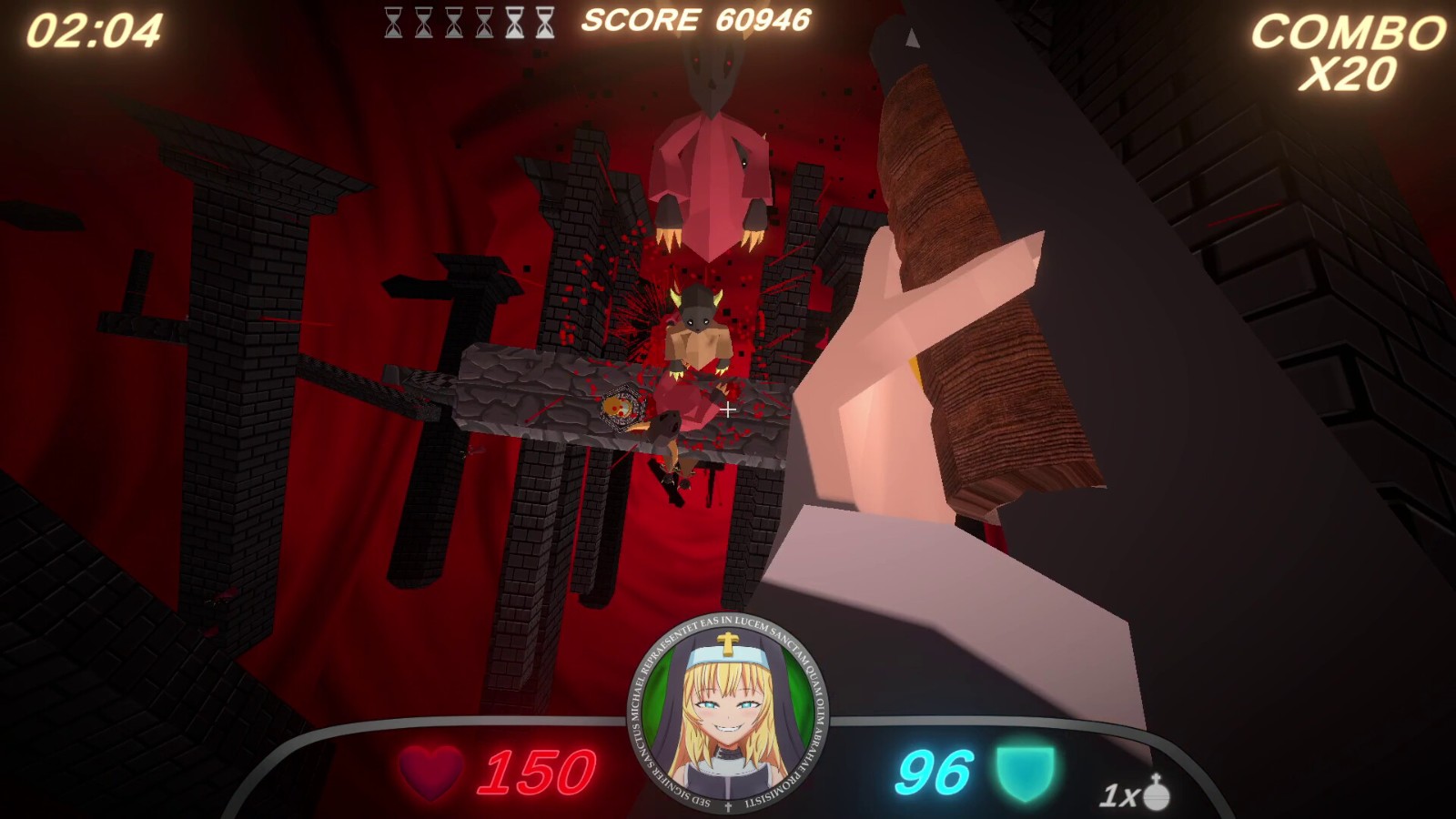The height and width of the screenshot is (819, 1456).
Task: Click the blonde nun character portrait
Action: click(x=727, y=713)
